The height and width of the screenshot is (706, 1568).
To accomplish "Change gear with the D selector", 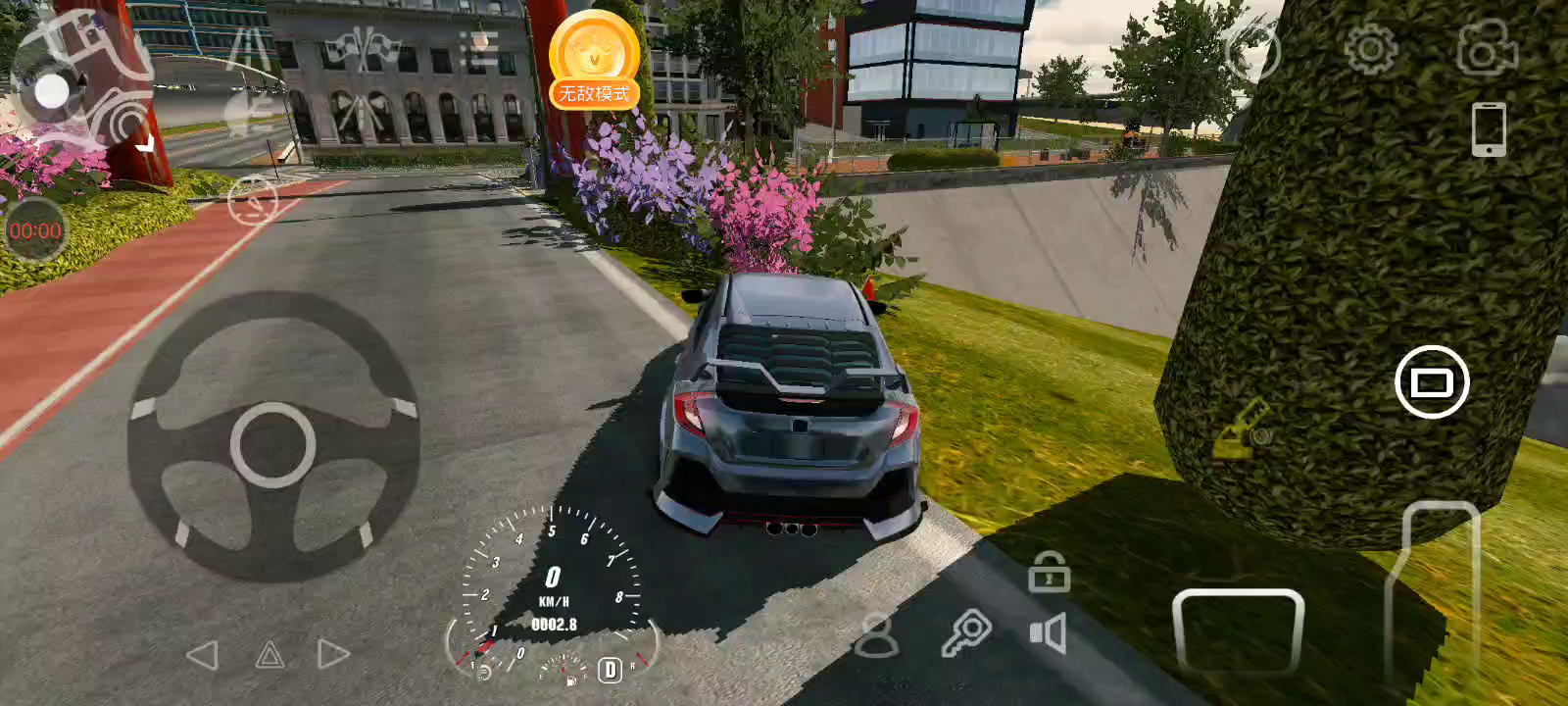I will click(610, 670).
